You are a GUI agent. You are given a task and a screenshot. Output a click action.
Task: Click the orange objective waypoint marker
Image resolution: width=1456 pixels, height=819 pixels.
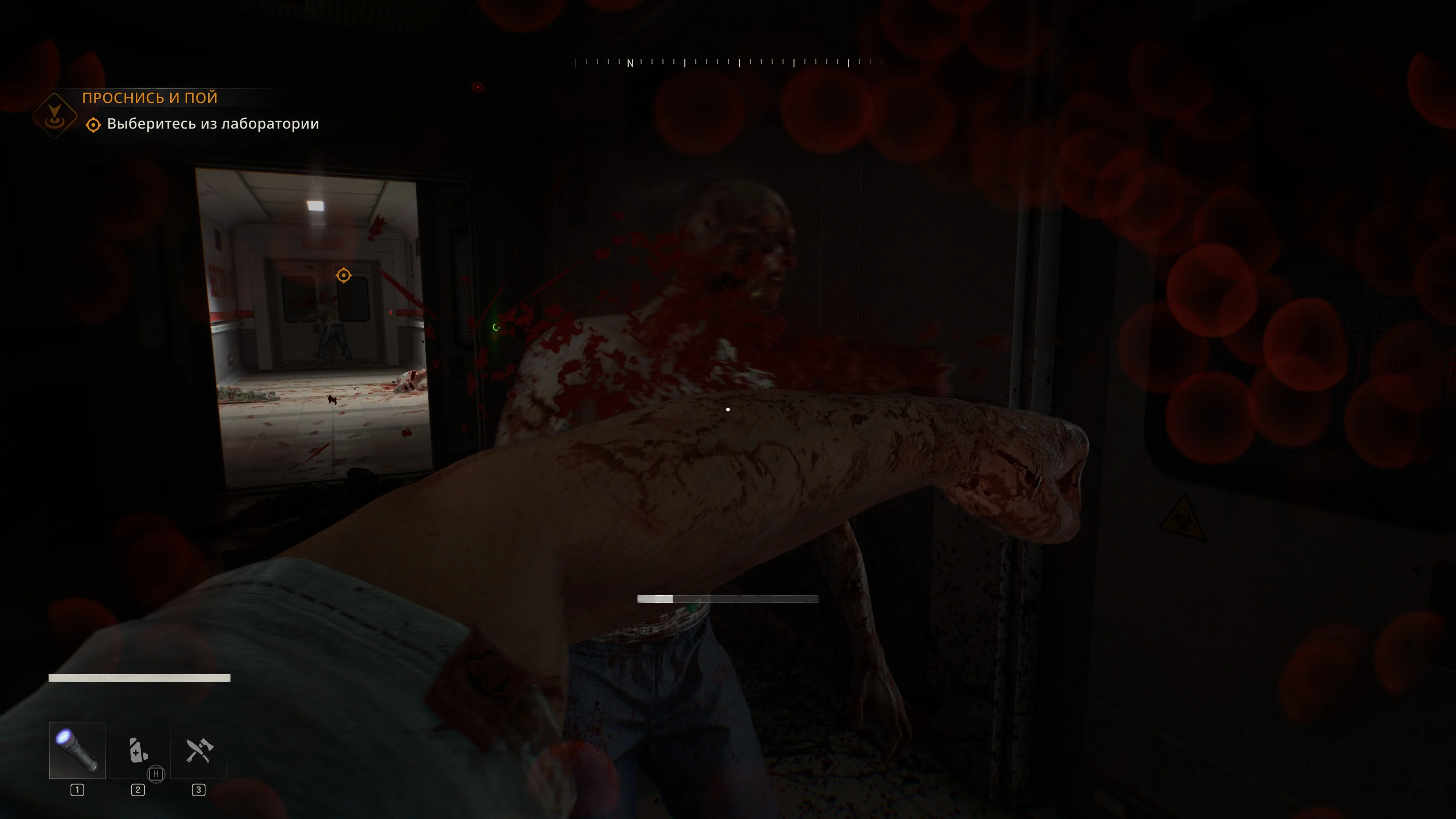point(344,275)
